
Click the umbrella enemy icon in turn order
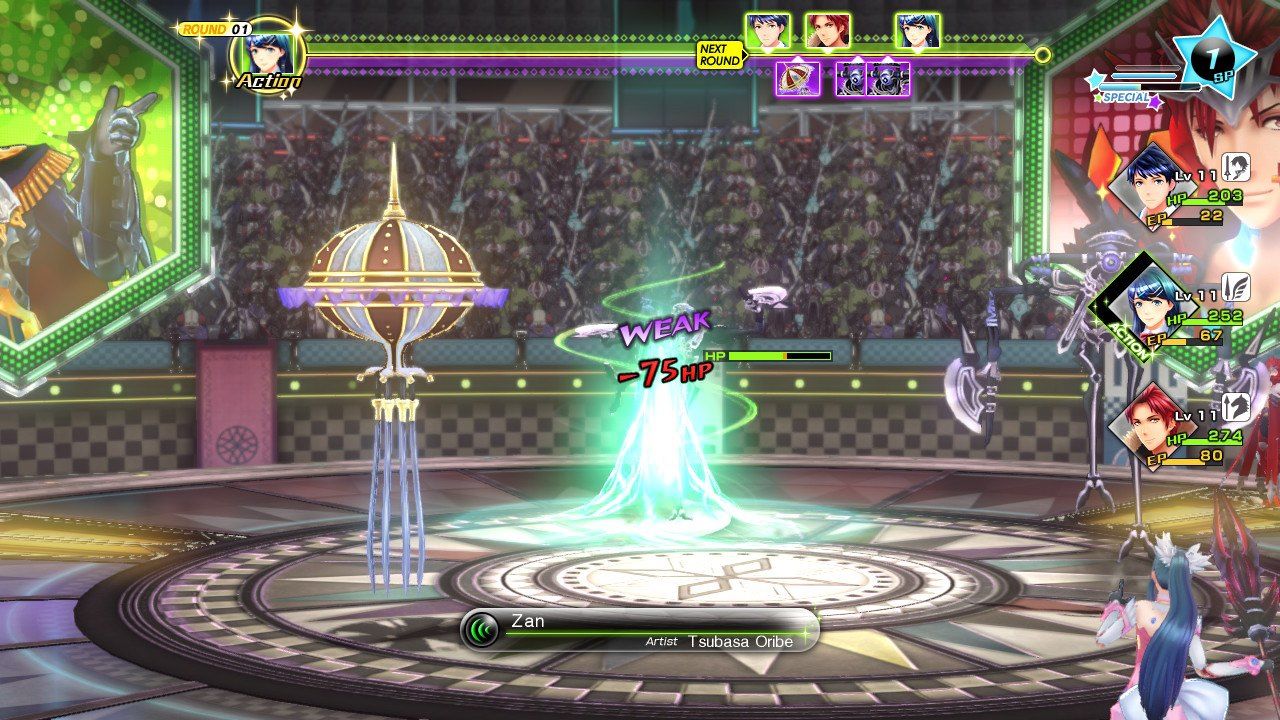(x=797, y=78)
